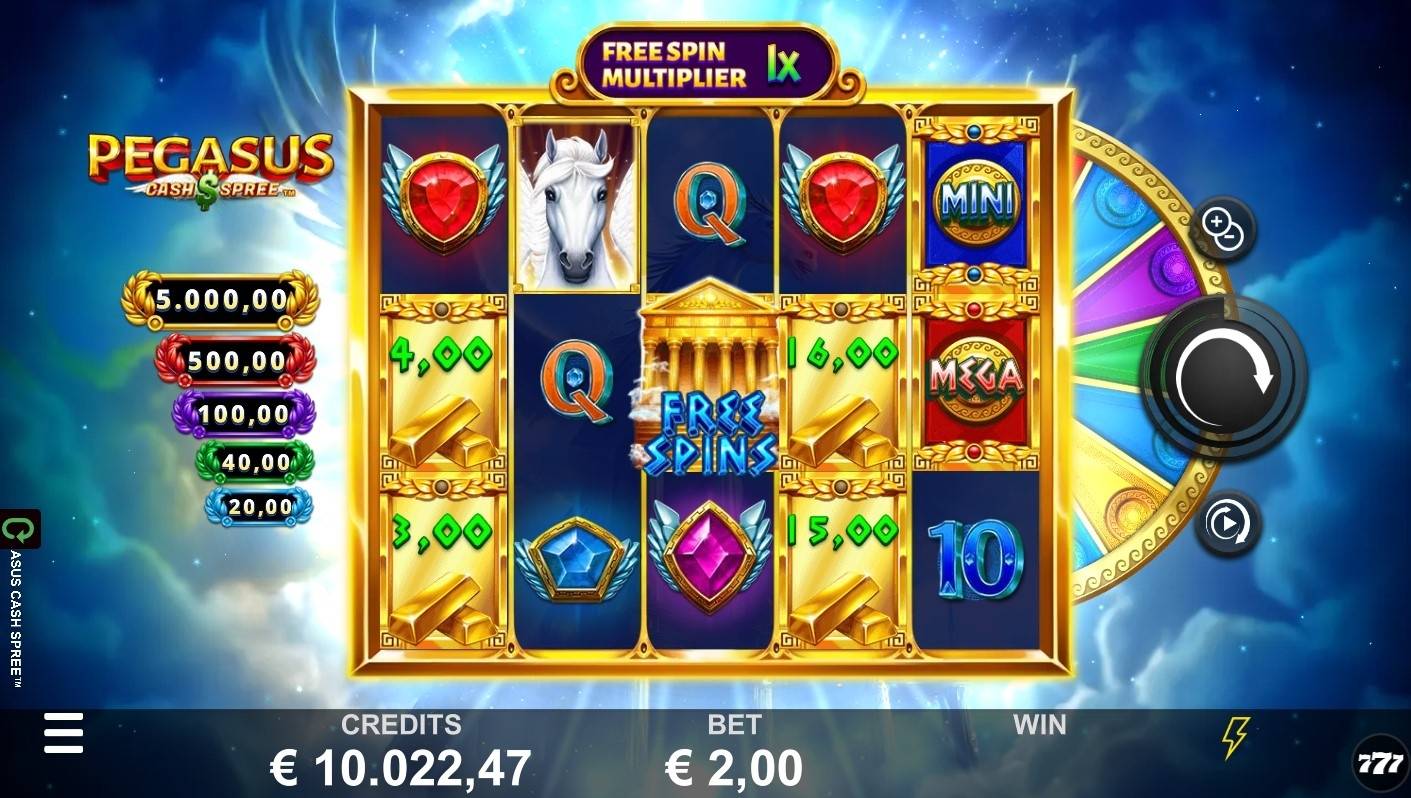Open the BET amount field showing €2,00

pos(737,764)
